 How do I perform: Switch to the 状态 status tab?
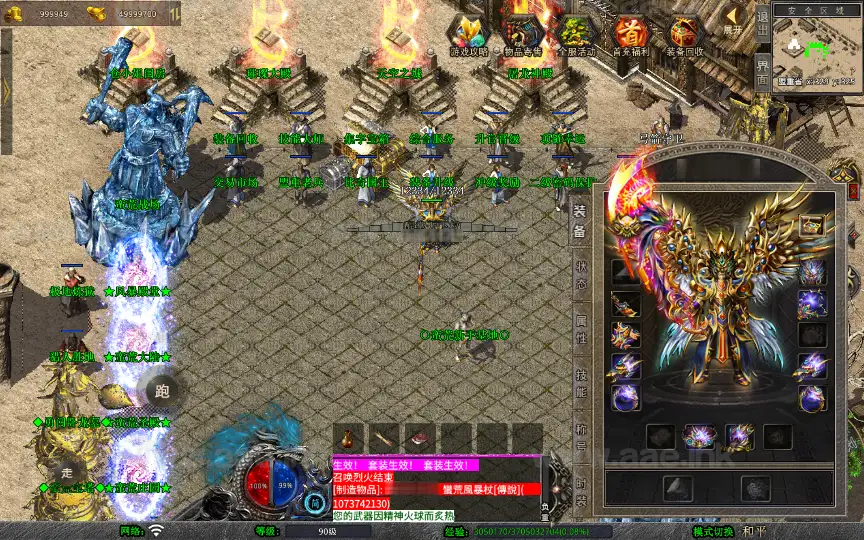579,276
